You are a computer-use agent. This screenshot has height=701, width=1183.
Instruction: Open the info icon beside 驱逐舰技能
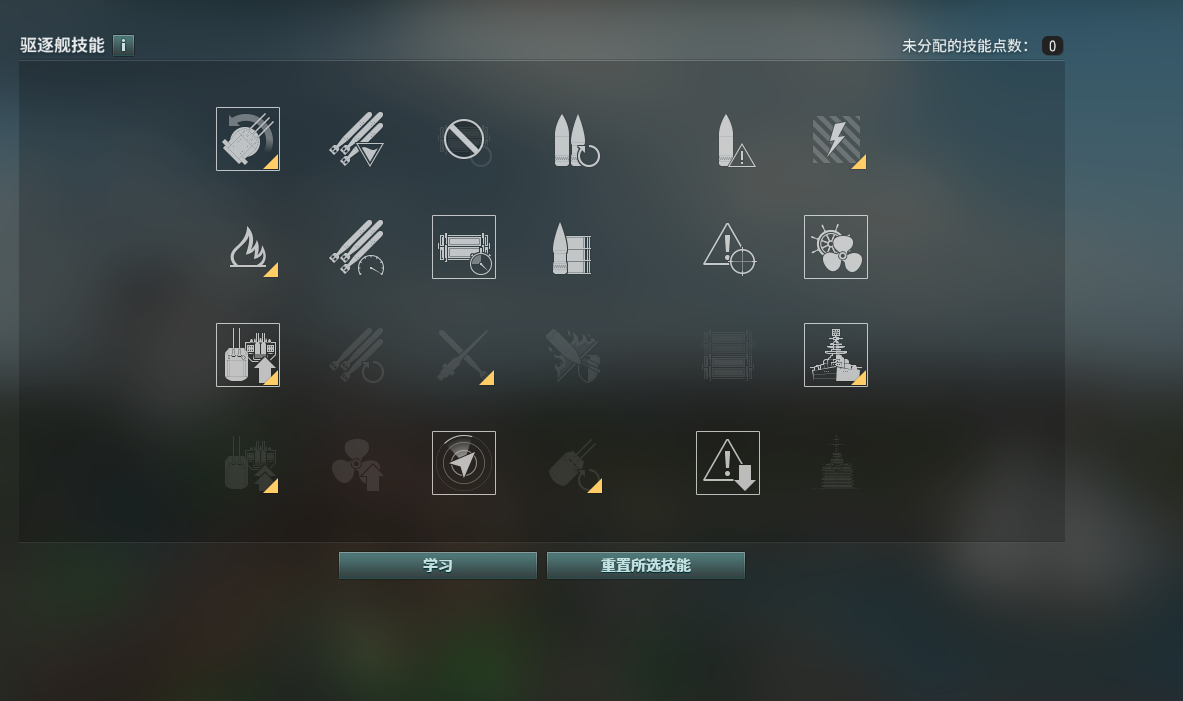(x=123, y=45)
